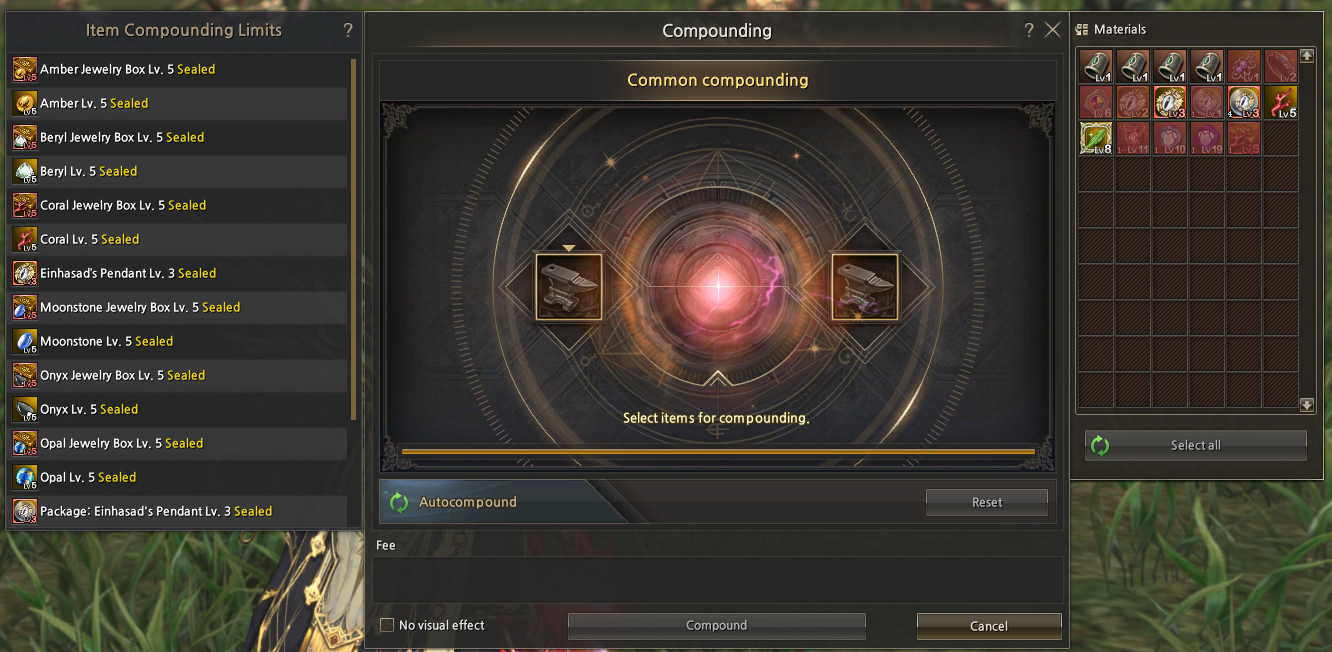Screen dimensions: 1332x652
Task: Reset the compounding slots
Action: point(986,502)
